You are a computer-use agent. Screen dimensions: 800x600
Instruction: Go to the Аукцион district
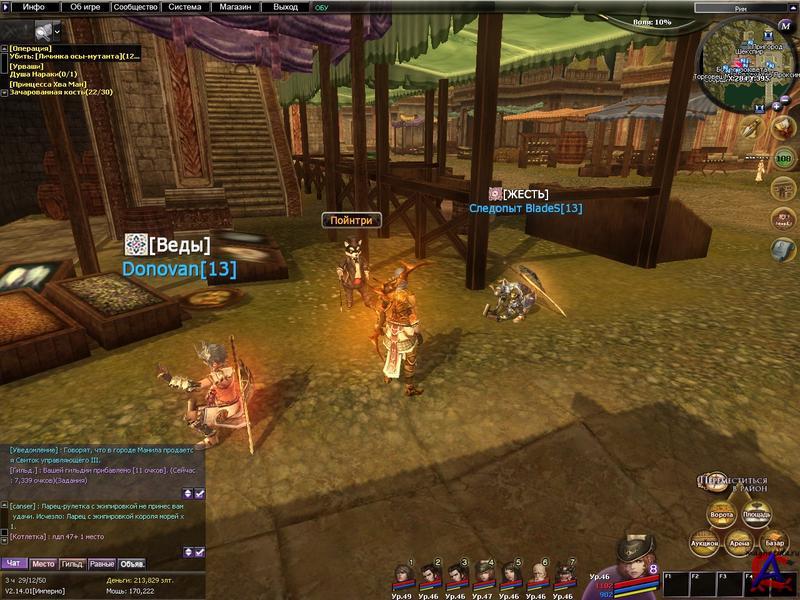point(704,543)
